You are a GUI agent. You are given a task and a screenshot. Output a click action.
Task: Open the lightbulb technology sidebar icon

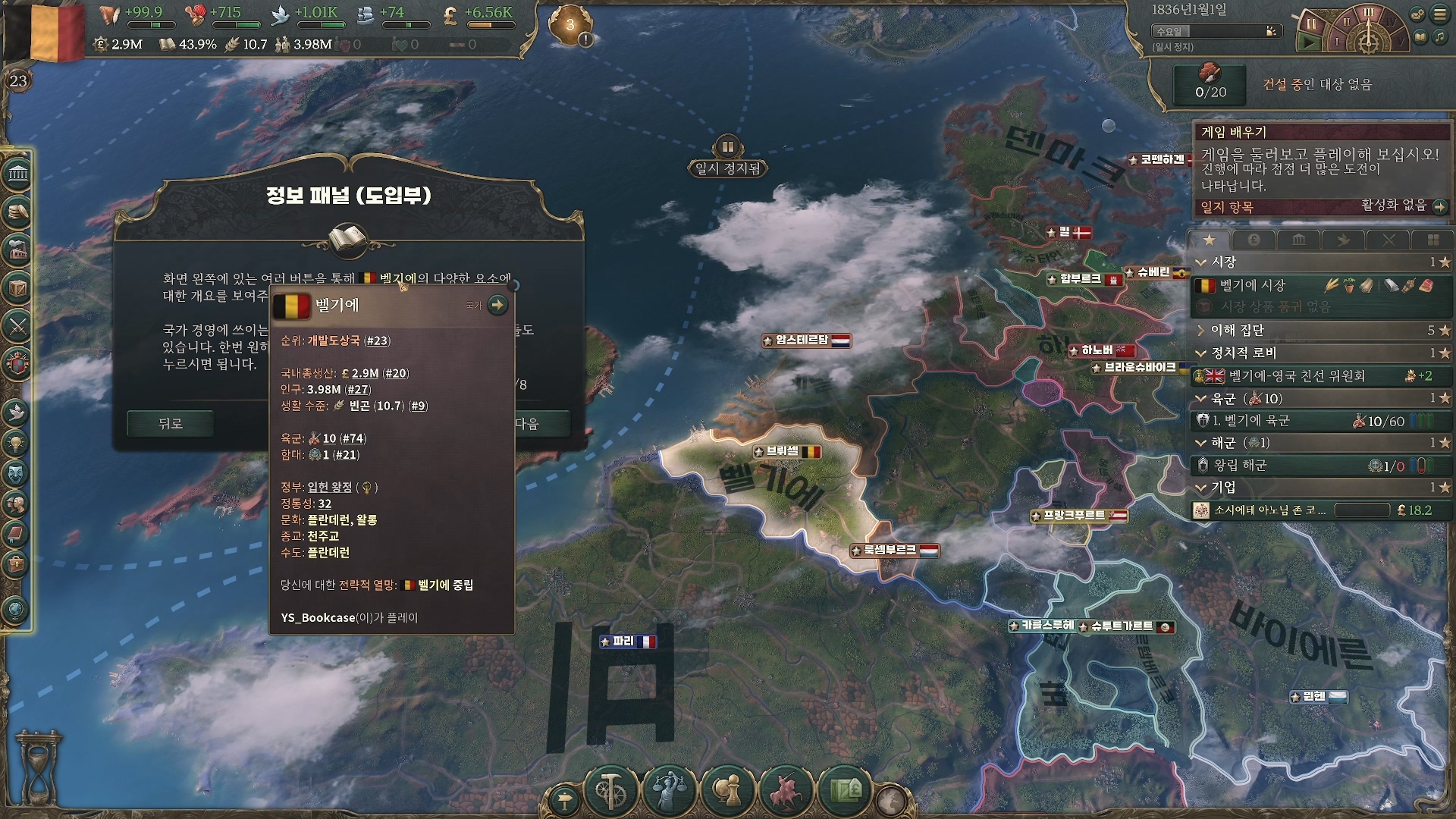17,443
